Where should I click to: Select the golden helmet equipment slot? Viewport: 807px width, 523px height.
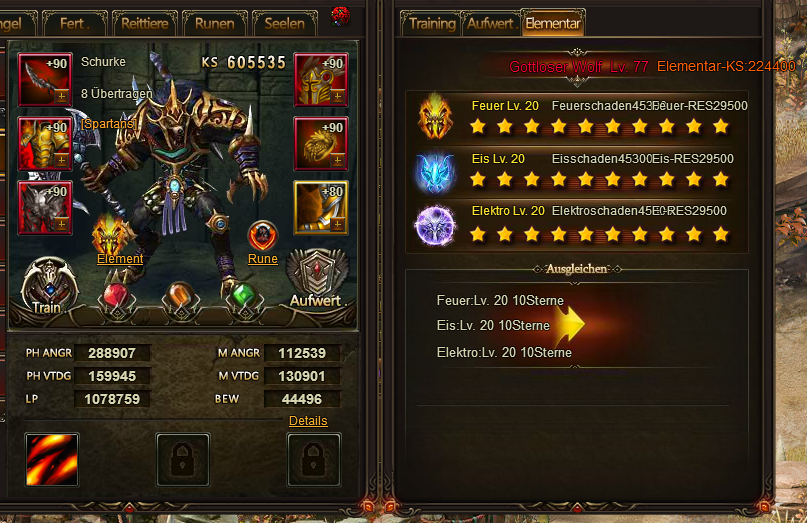point(321,79)
